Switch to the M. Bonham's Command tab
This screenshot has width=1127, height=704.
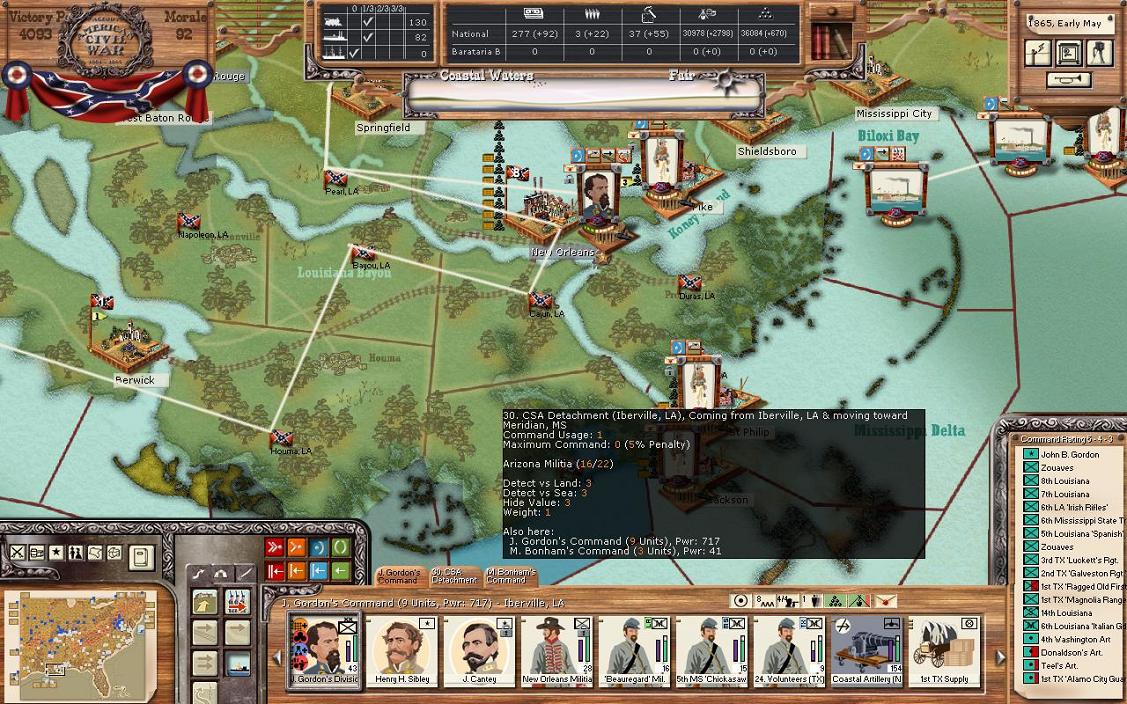[x=510, y=576]
